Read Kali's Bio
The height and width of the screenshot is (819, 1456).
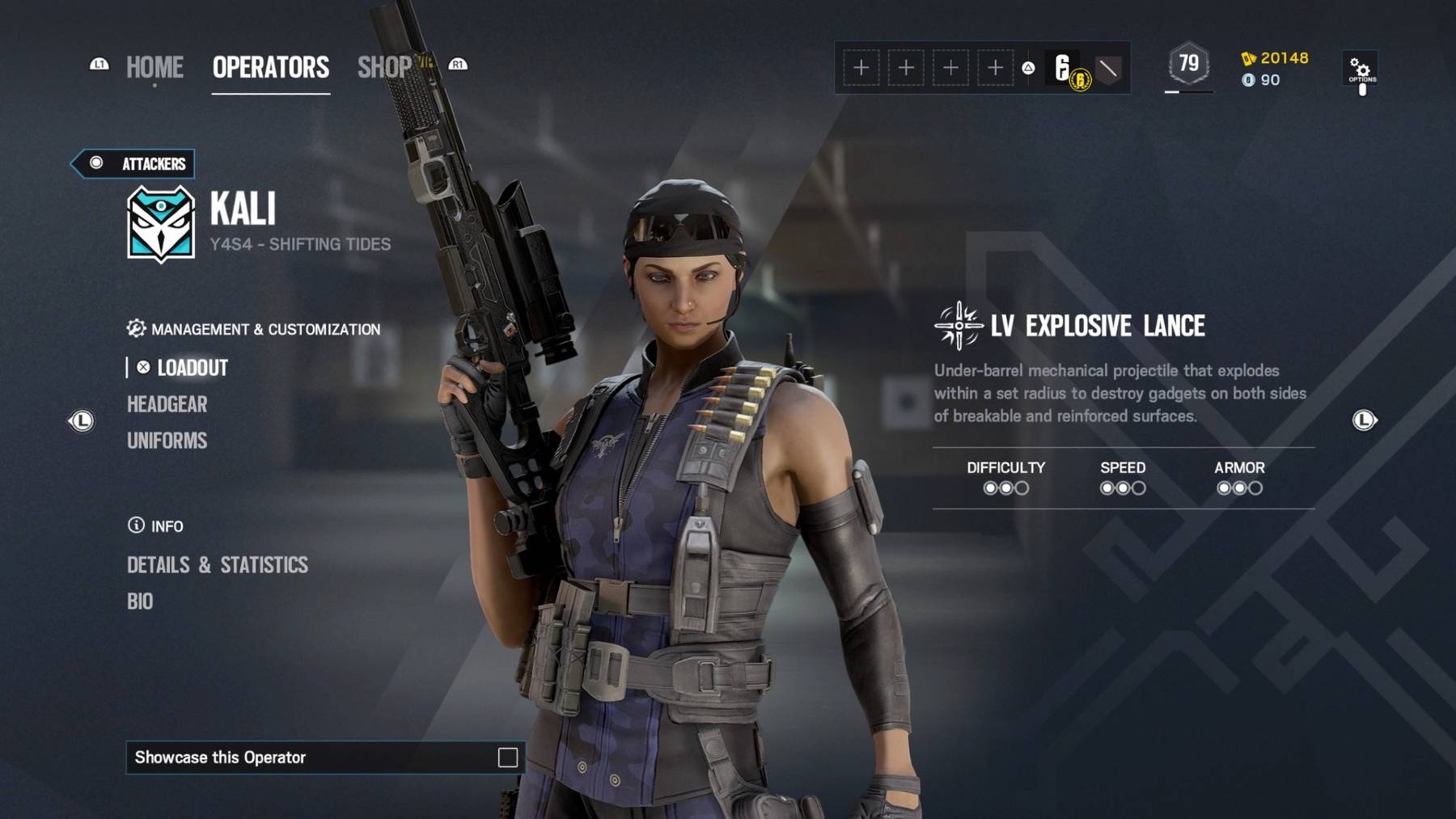click(x=140, y=602)
